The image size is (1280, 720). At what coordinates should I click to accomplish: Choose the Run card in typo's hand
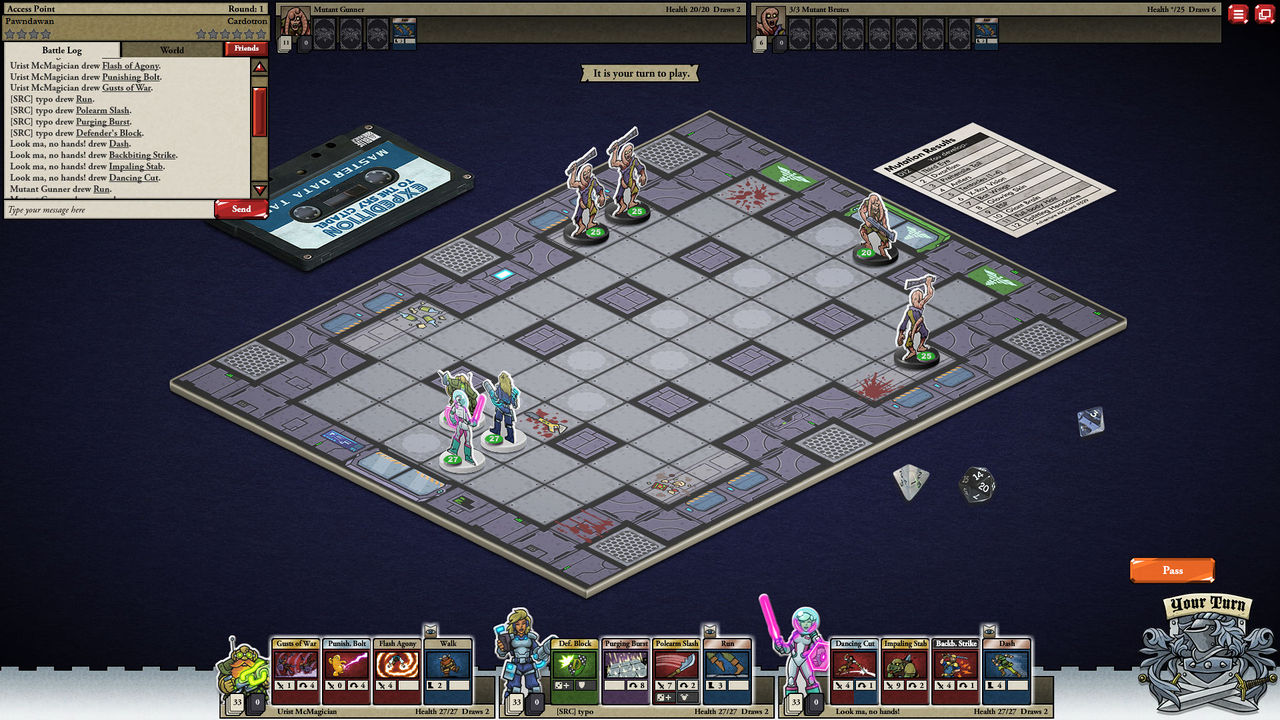pyautogui.click(x=727, y=671)
